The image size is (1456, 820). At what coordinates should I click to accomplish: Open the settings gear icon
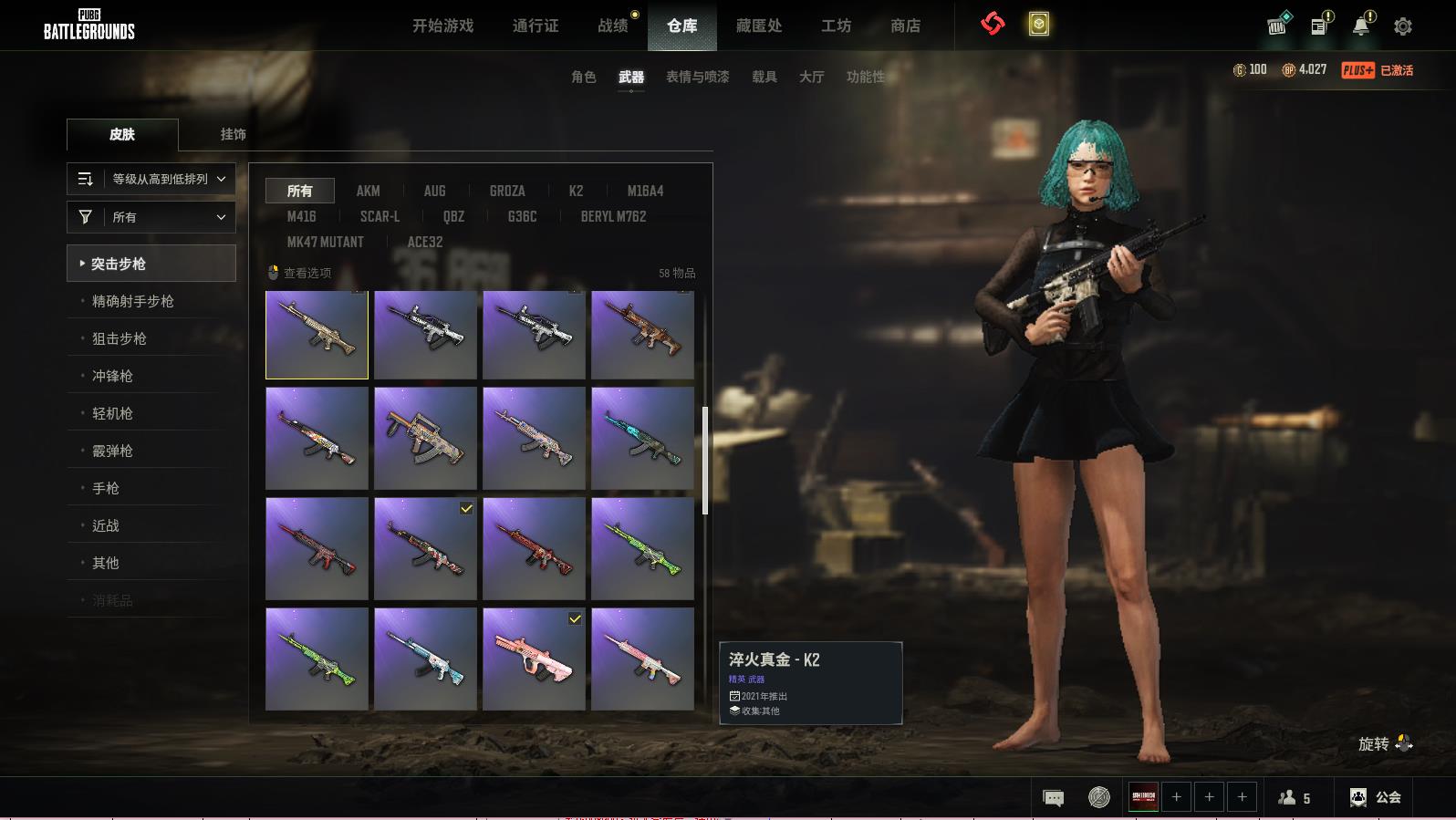pos(1403,26)
